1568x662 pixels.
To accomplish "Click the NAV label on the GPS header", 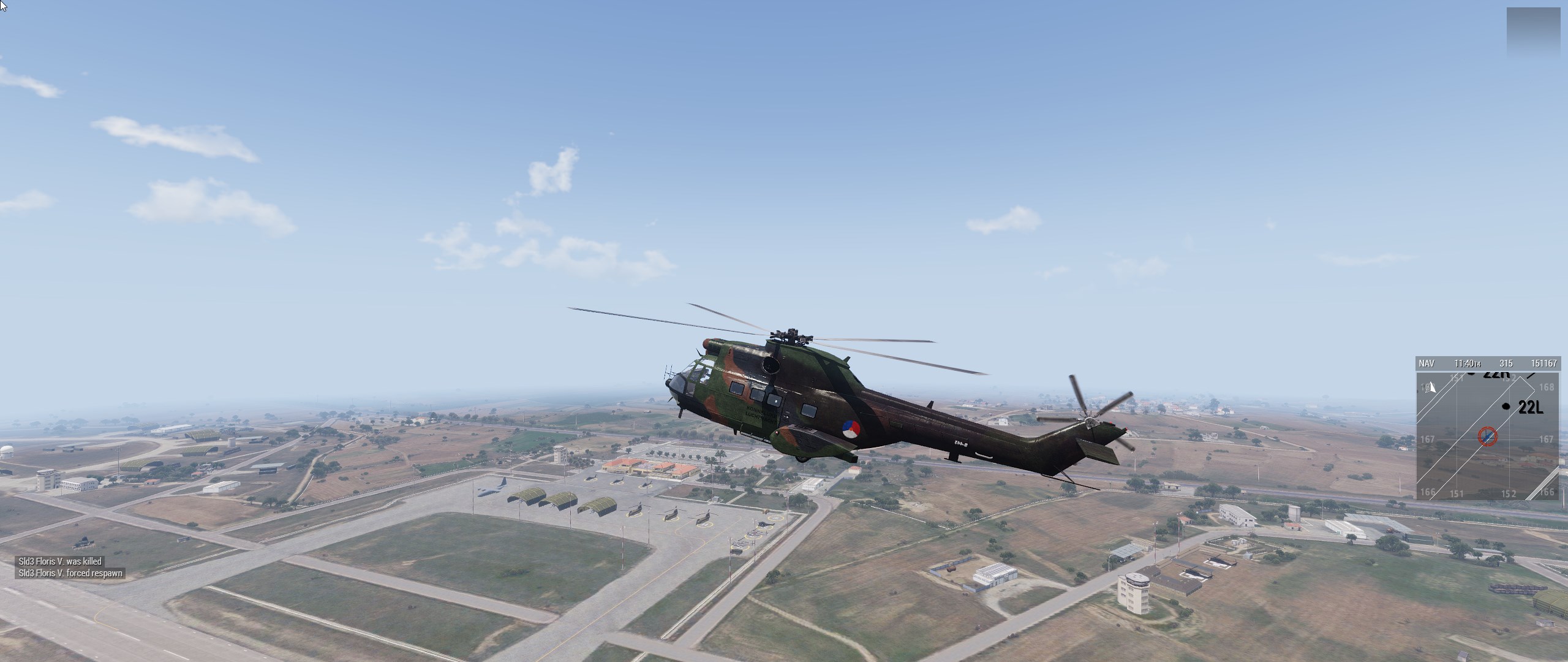I will [x=1427, y=363].
